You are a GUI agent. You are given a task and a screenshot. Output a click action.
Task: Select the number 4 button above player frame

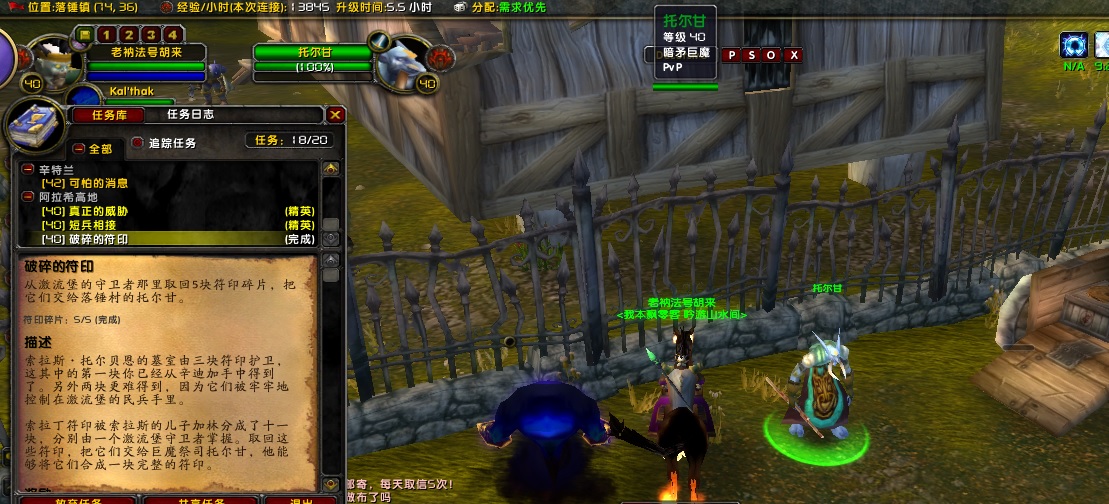coord(175,35)
